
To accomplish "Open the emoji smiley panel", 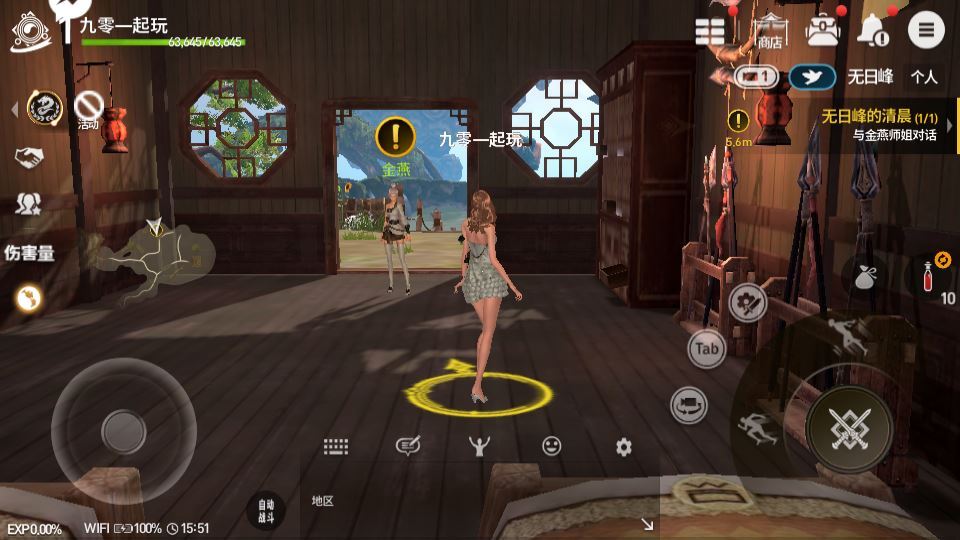I will [551, 447].
